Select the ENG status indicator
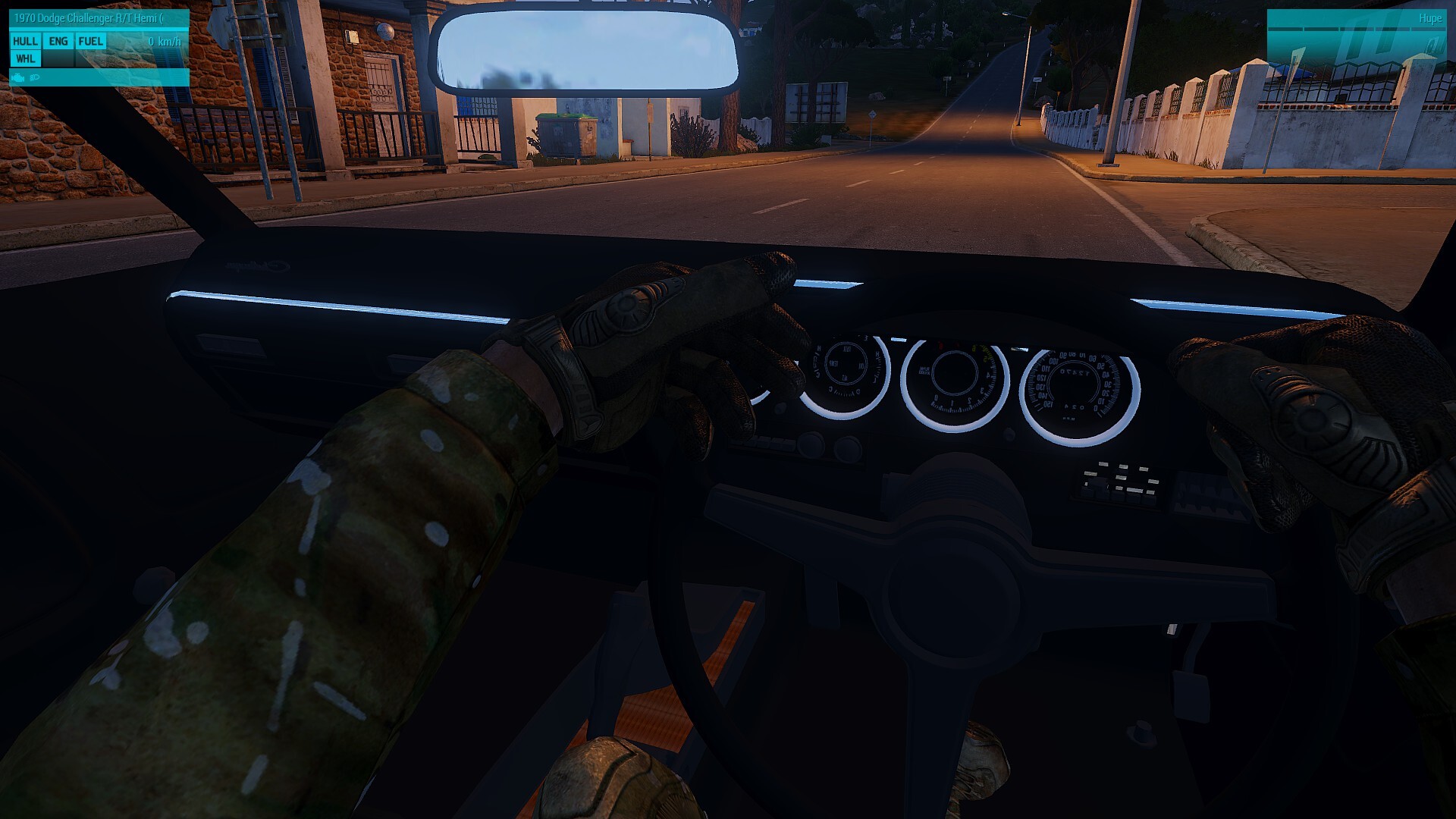The image size is (1456, 819). [58, 42]
